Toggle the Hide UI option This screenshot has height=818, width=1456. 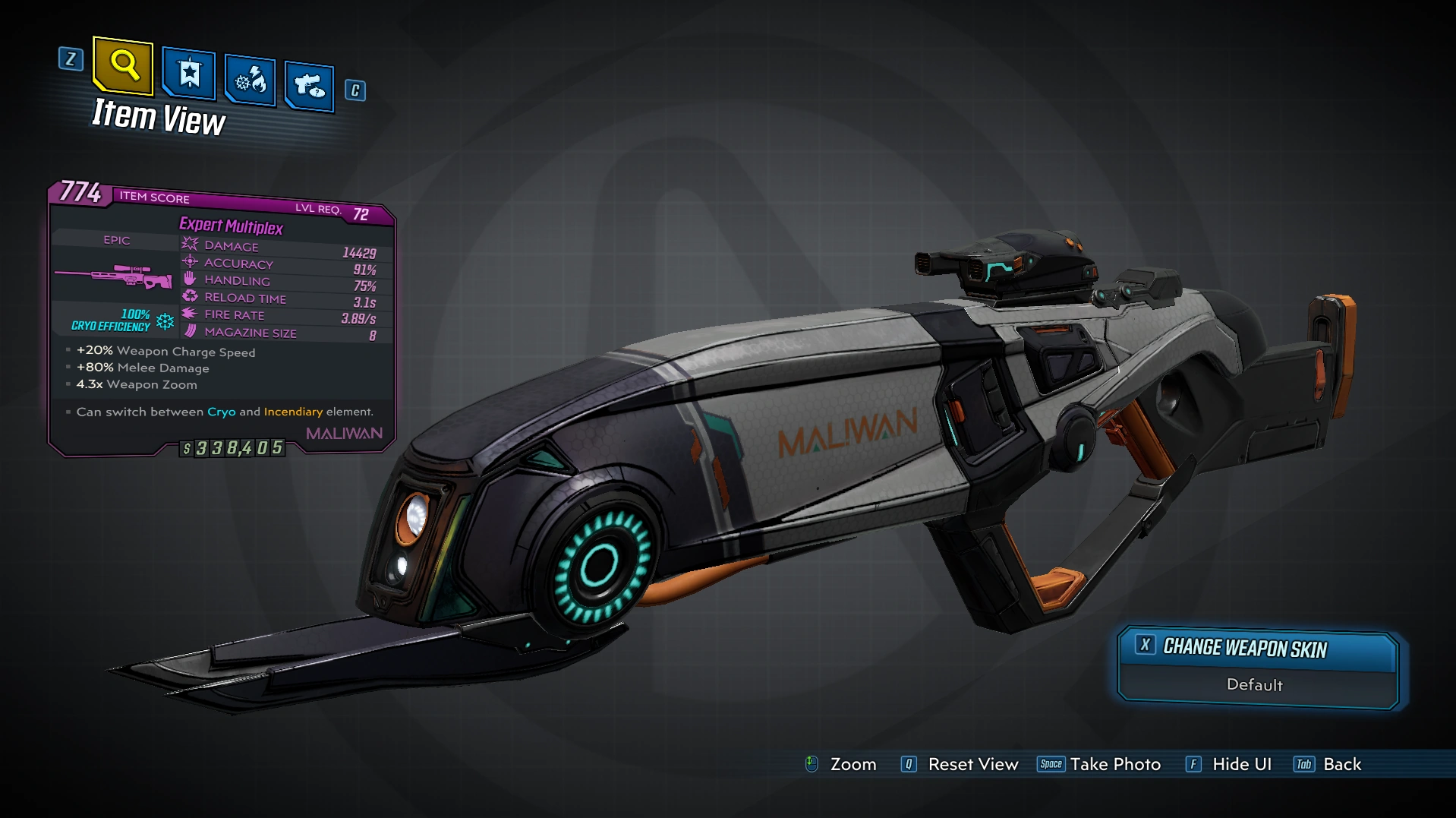pyautogui.click(x=1230, y=764)
